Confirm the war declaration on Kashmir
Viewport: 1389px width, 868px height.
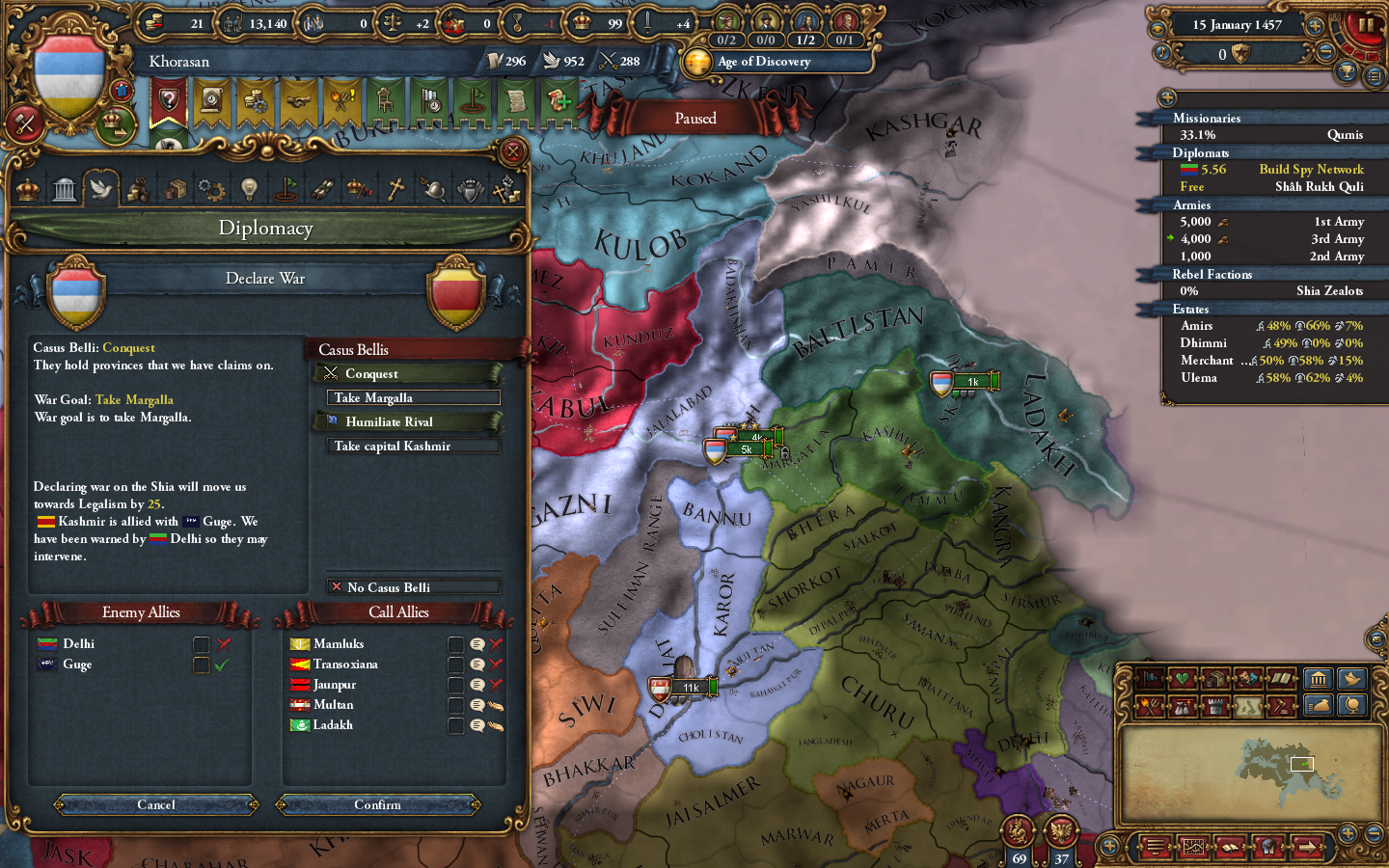[378, 804]
